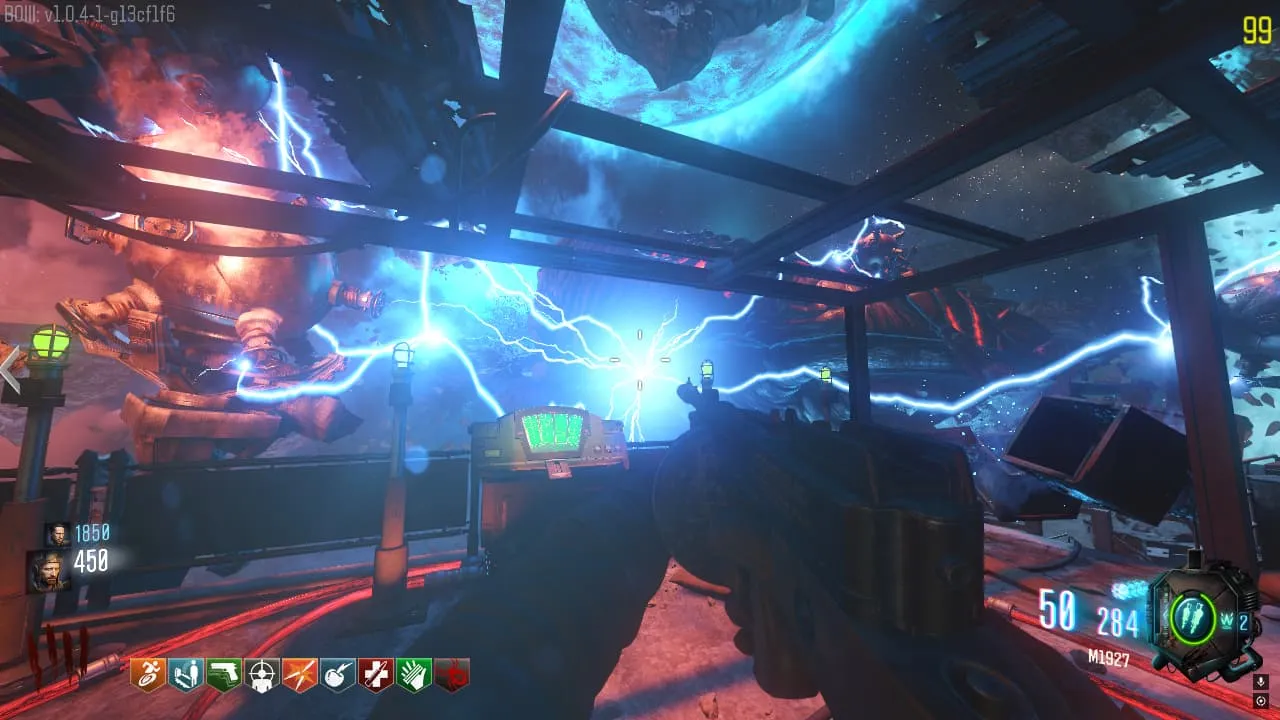The image size is (1280, 720).
Task: Toggle the microphone overlay button
Action: pos(1260,682)
